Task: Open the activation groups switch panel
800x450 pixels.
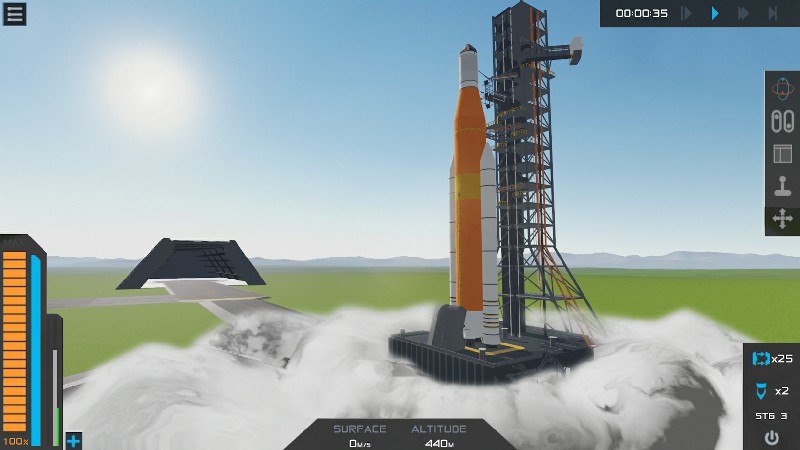Action: tap(782, 121)
